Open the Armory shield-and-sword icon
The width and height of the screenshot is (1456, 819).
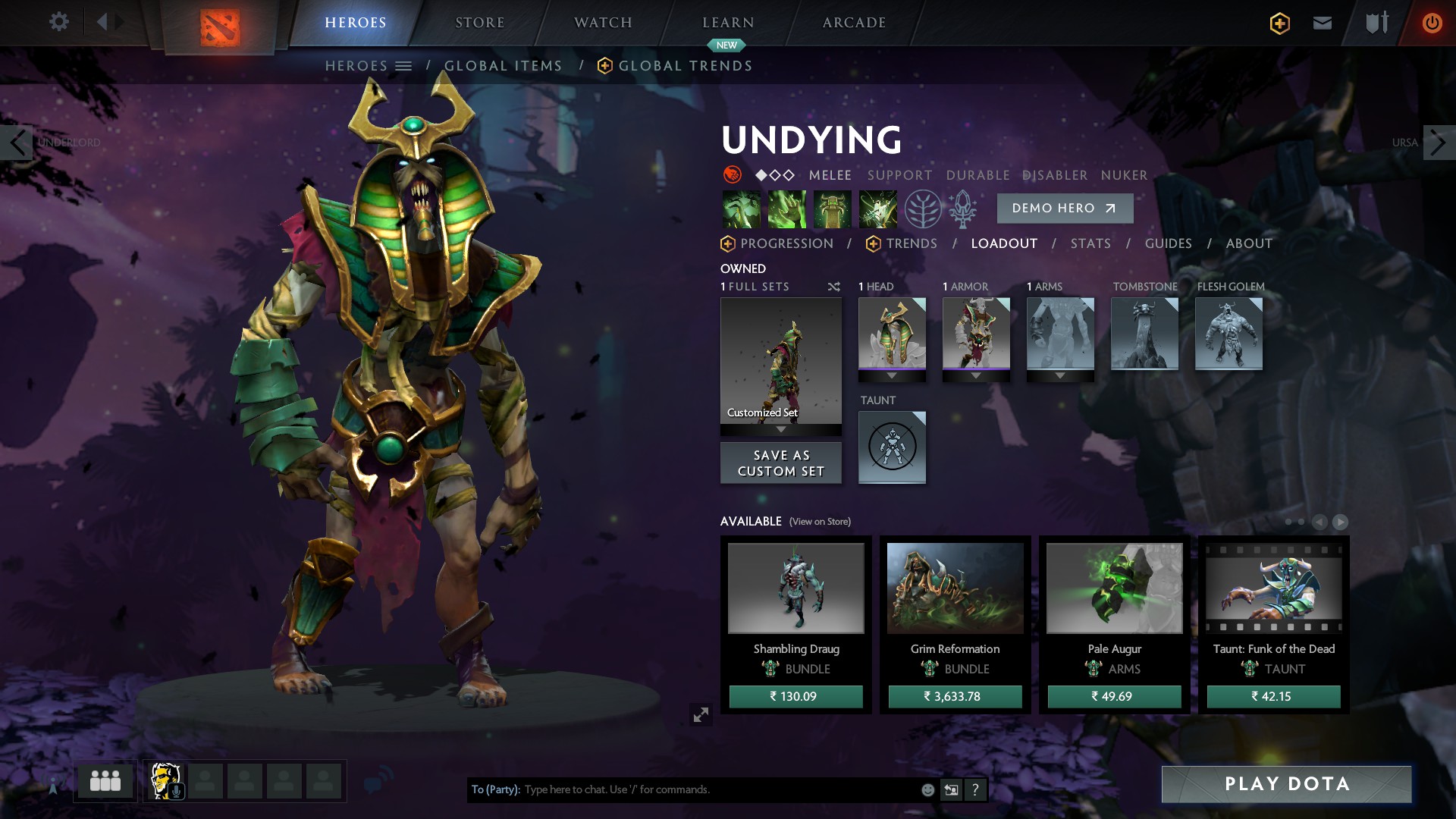(x=1376, y=23)
